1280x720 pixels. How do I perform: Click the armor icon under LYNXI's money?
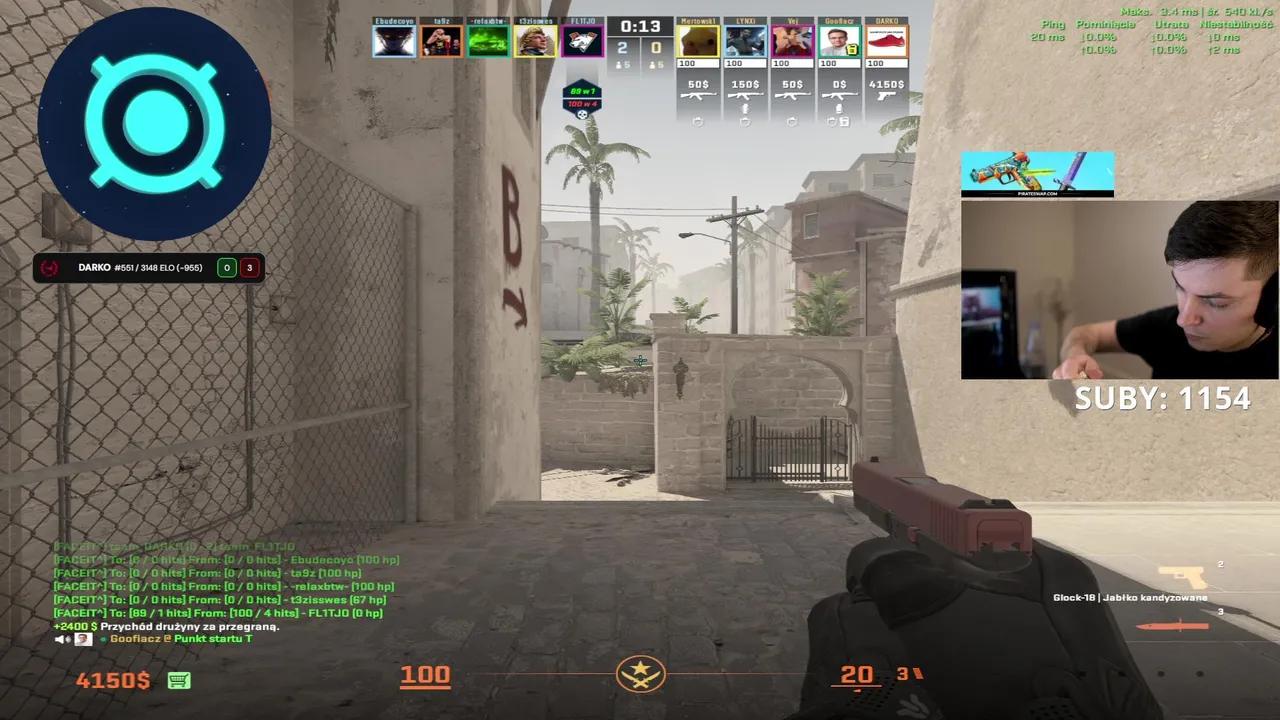pos(744,121)
